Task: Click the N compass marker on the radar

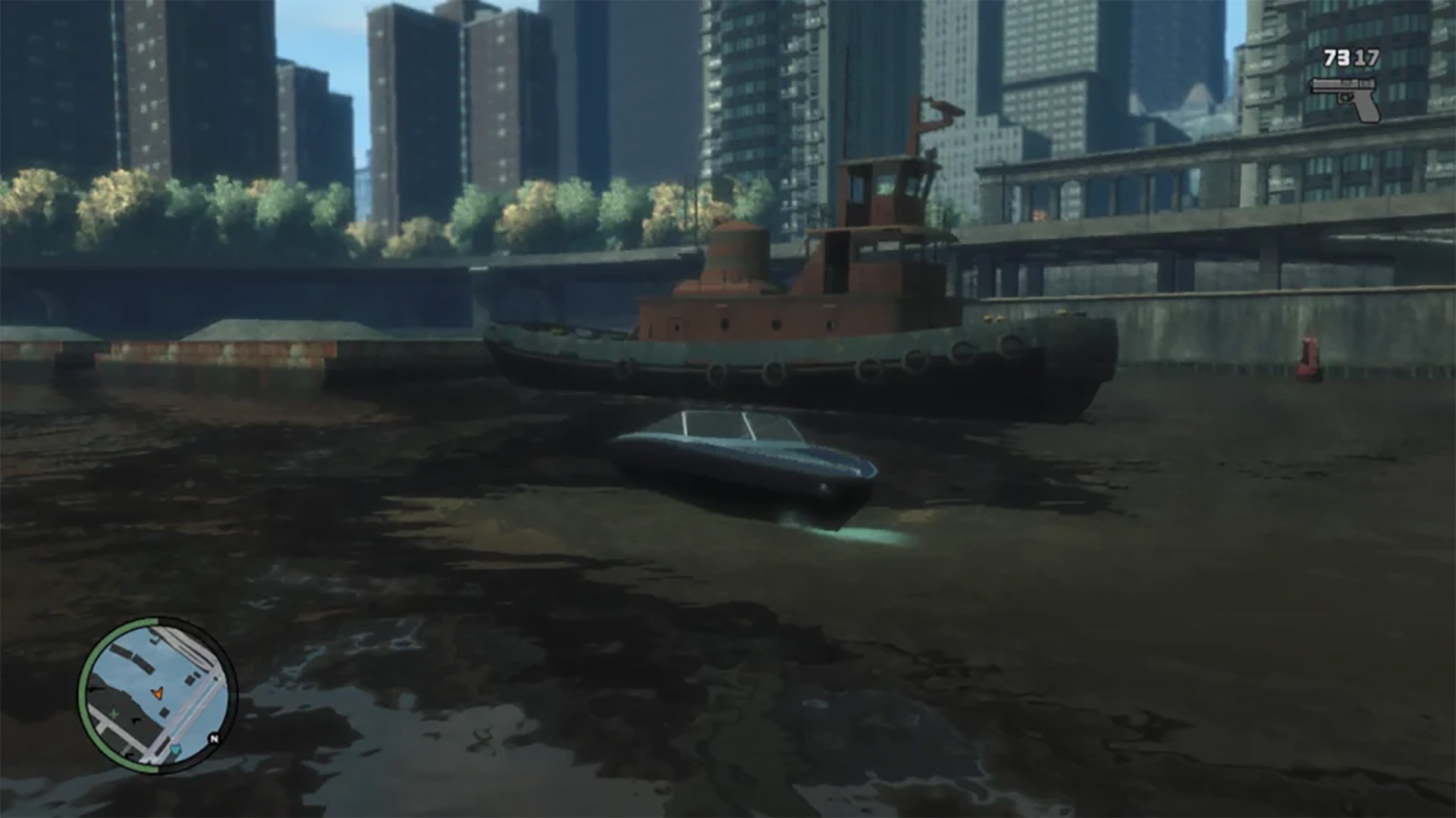Action: coord(214,738)
